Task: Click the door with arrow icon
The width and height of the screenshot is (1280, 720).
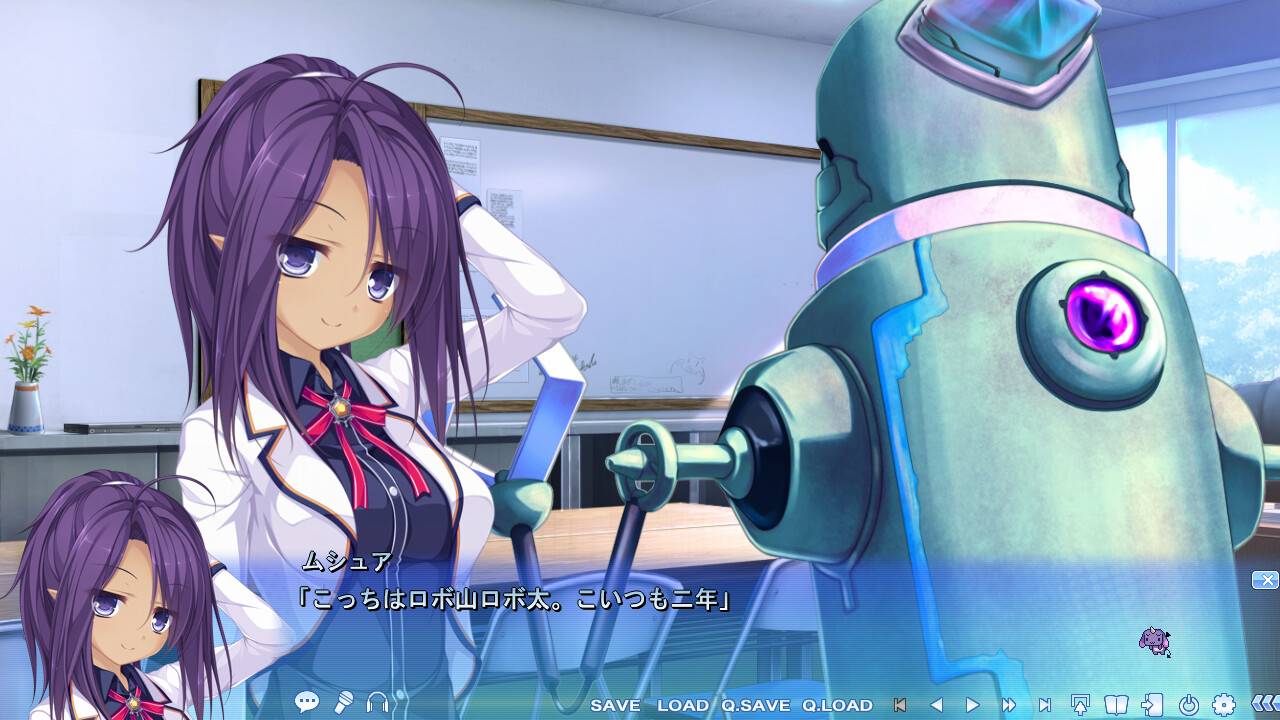Action: click(1152, 705)
